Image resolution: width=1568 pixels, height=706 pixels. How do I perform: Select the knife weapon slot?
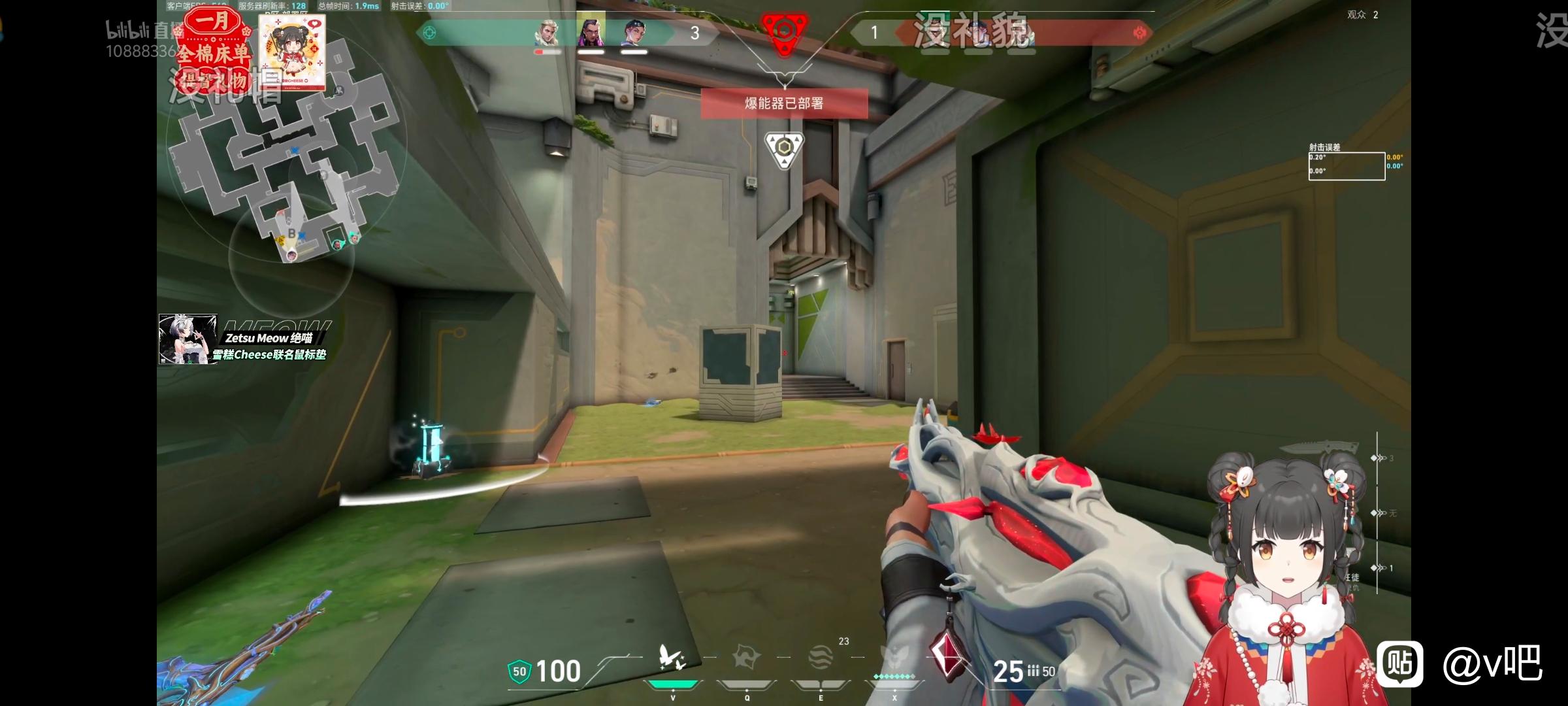[x=1318, y=448]
